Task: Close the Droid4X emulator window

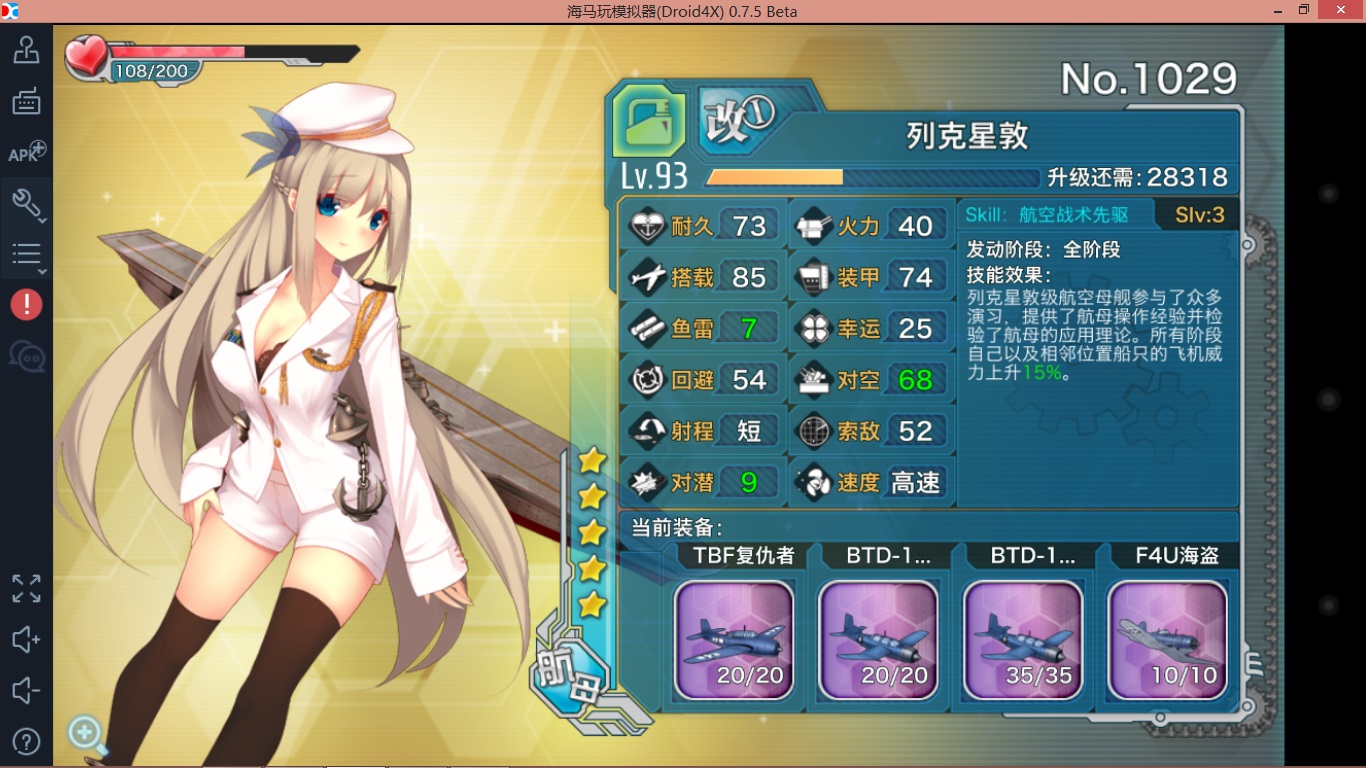Action: (1342, 11)
